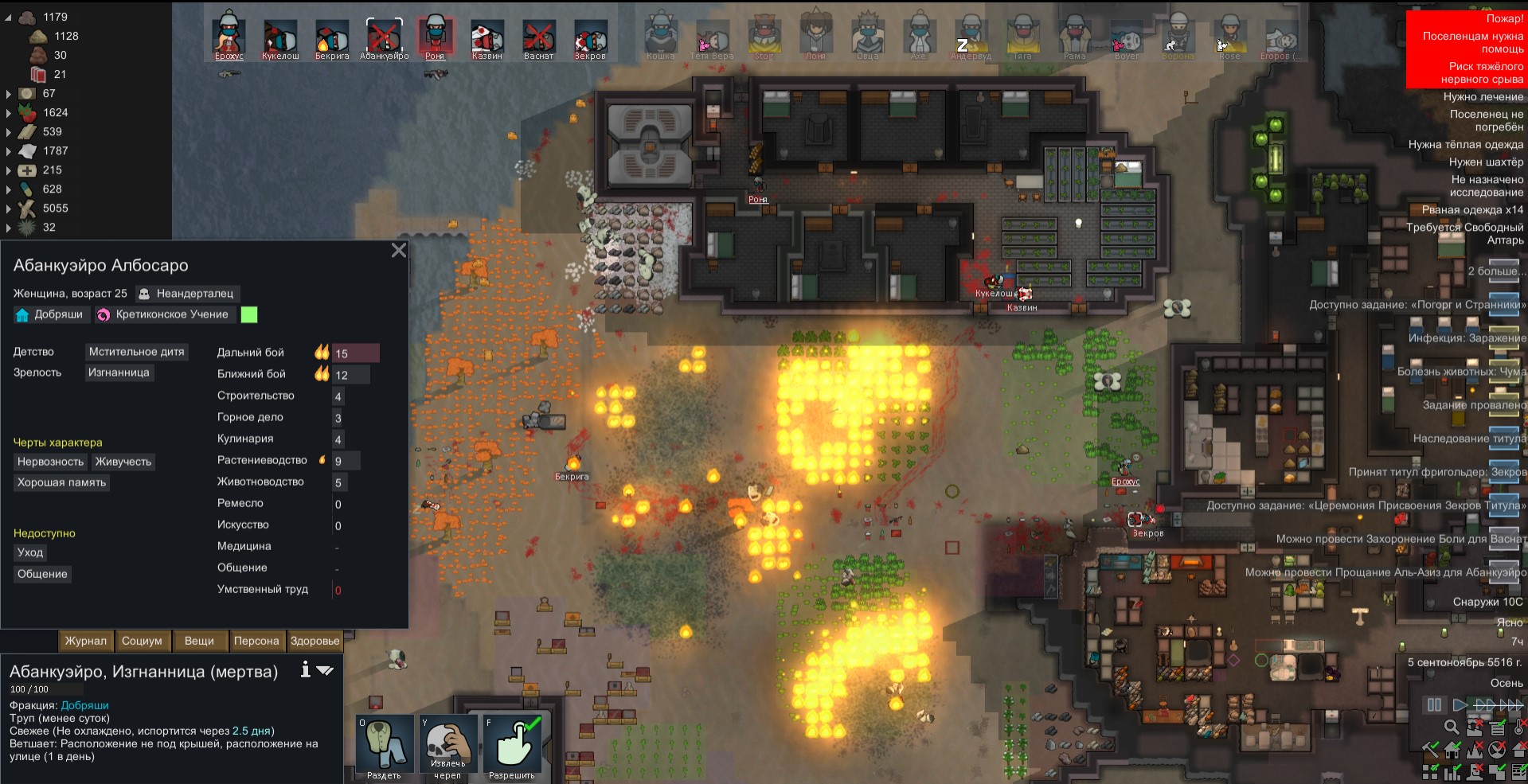Follow the Добряши faction link
The width and height of the screenshot is (1528, 784).
pos(84,705)
